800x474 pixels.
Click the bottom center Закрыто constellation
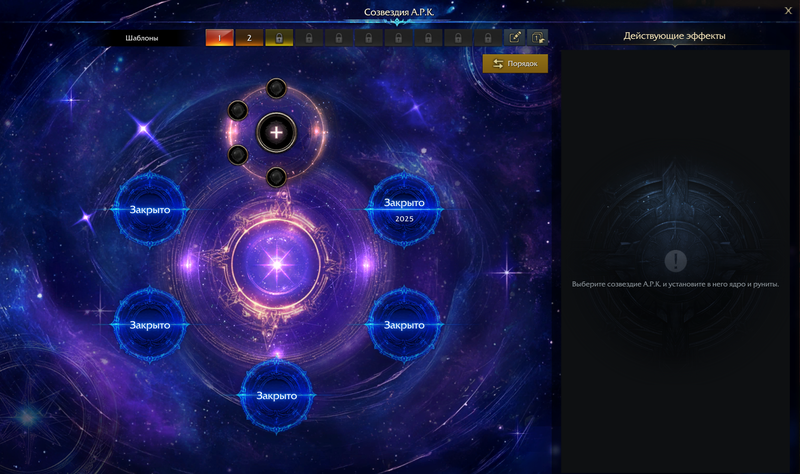(x=276, y=395)
